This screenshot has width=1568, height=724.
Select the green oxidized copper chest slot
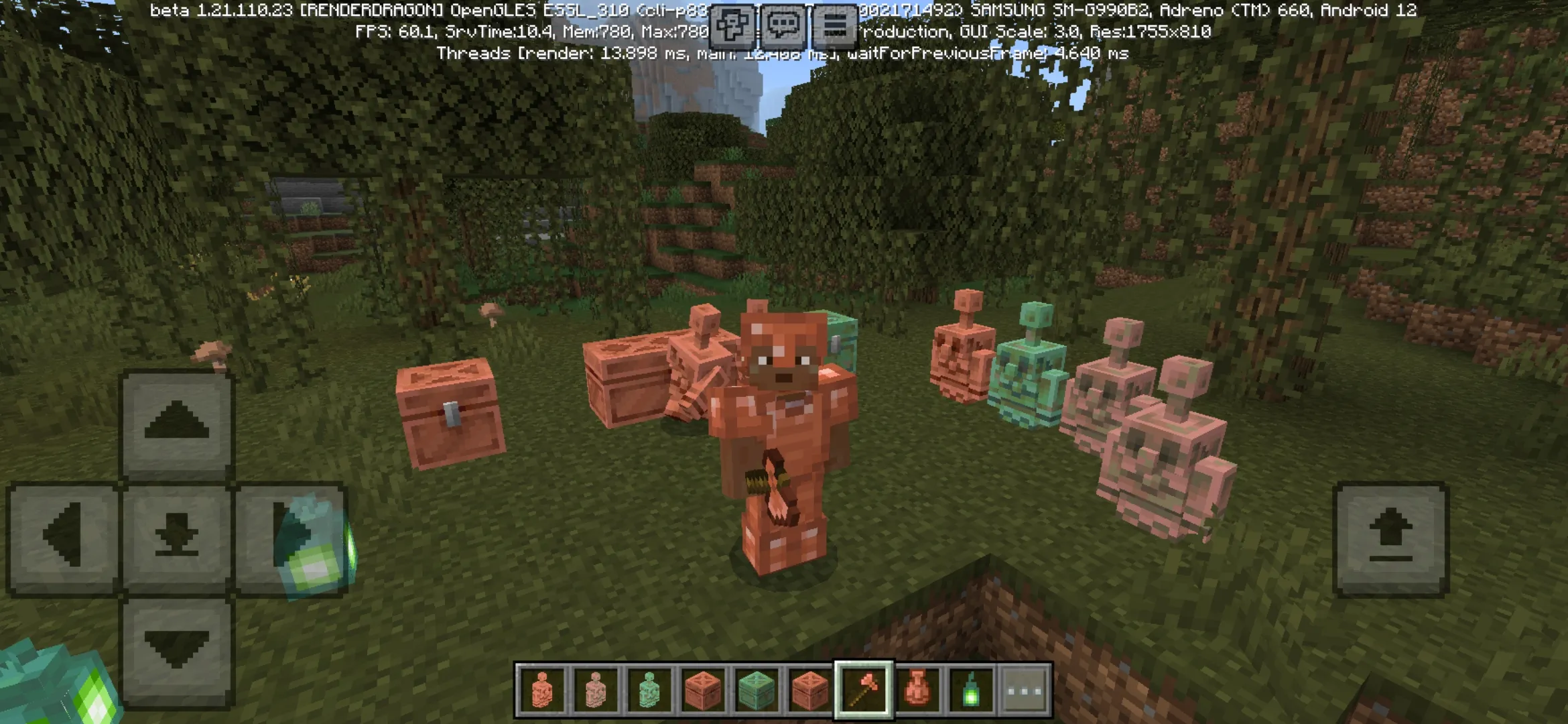click(756, 690)
